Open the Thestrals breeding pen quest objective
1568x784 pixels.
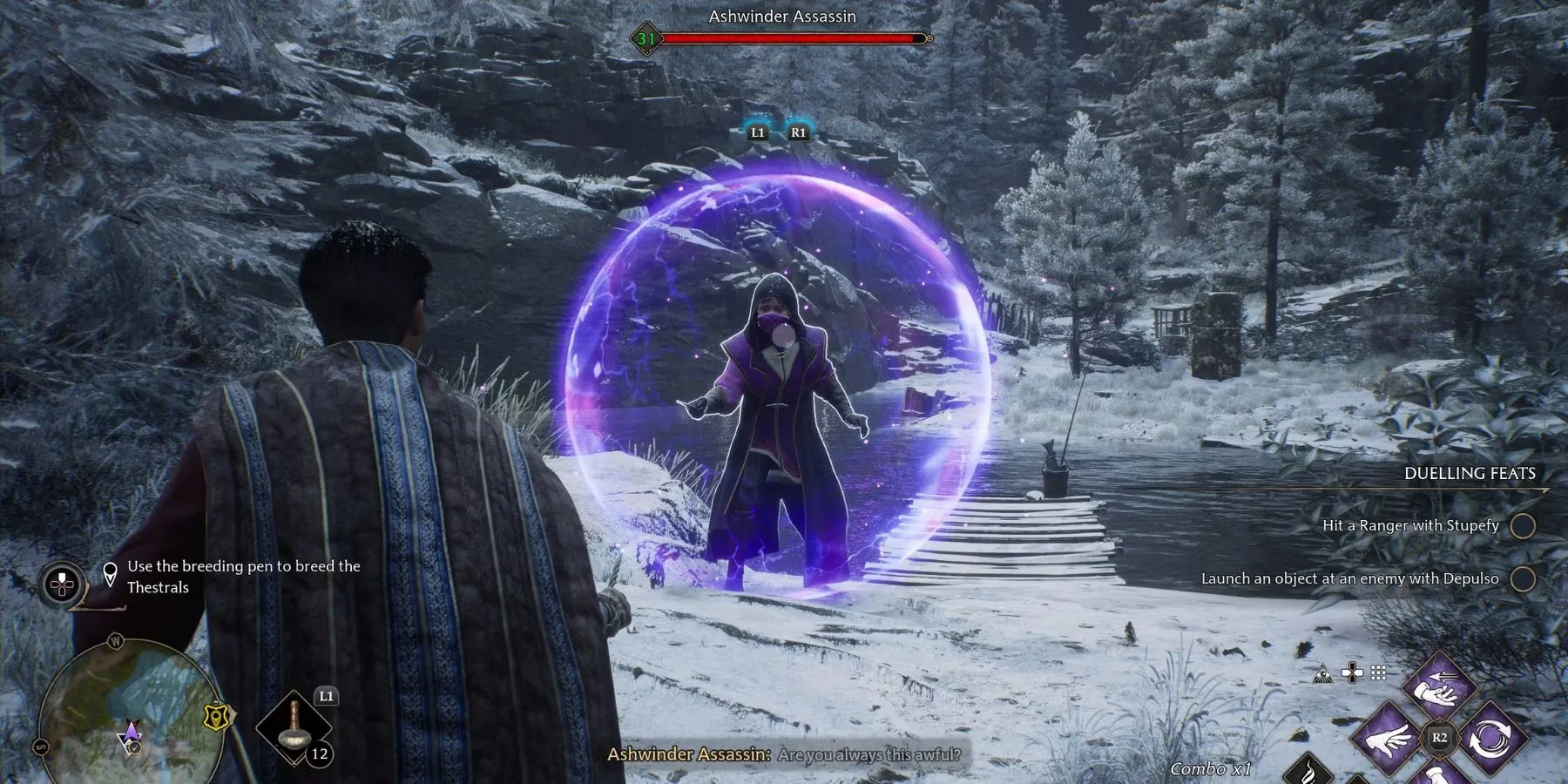244,577
